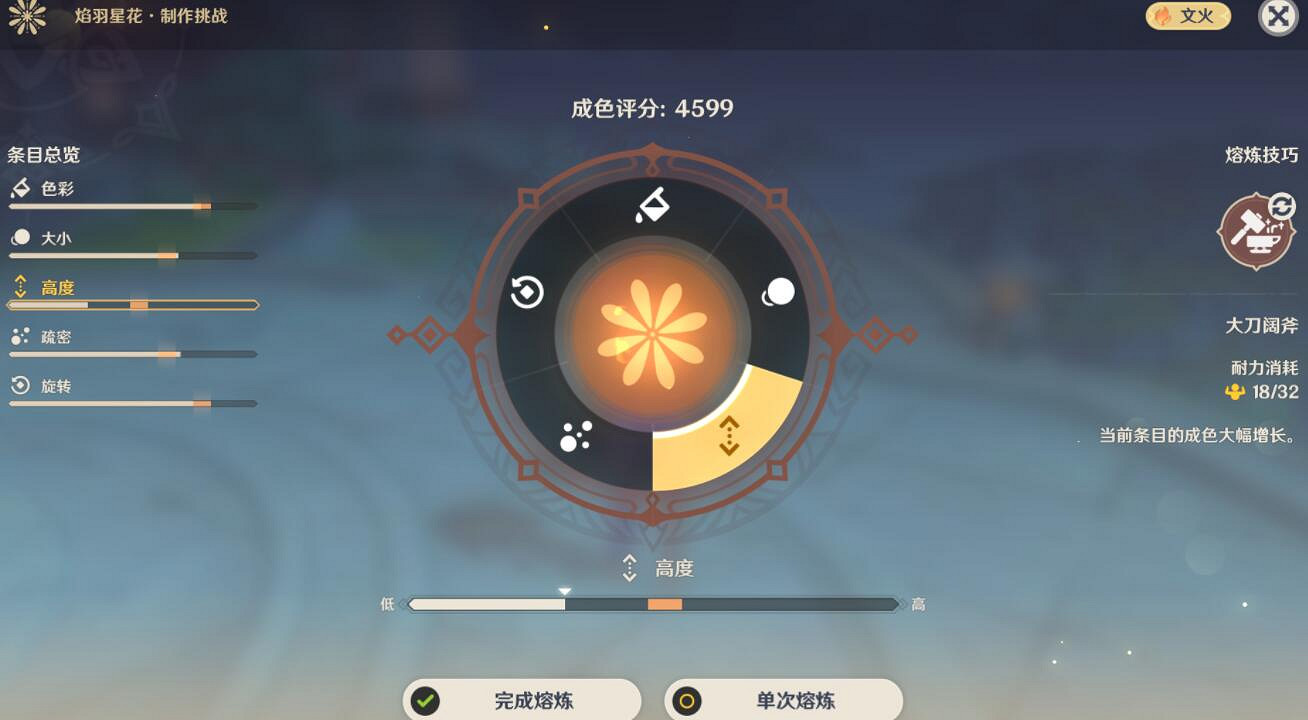The height and width of the screenshot is (720, 1308).
Task: Close the crafting challenge window
Action: [1276, 16]
